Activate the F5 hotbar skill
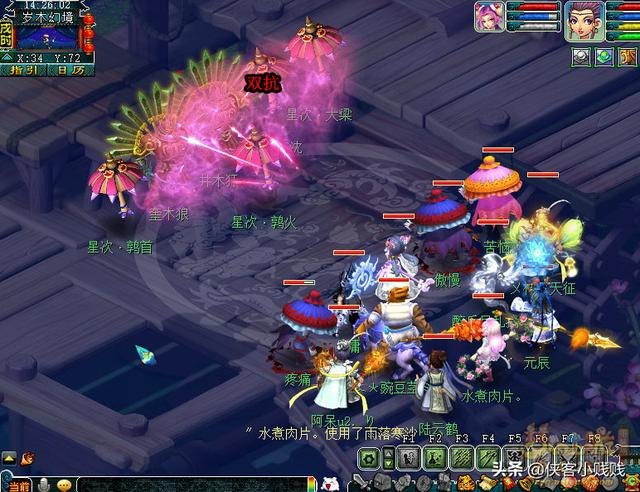This screenshot has height=492, width=640. tap(514, 458)
